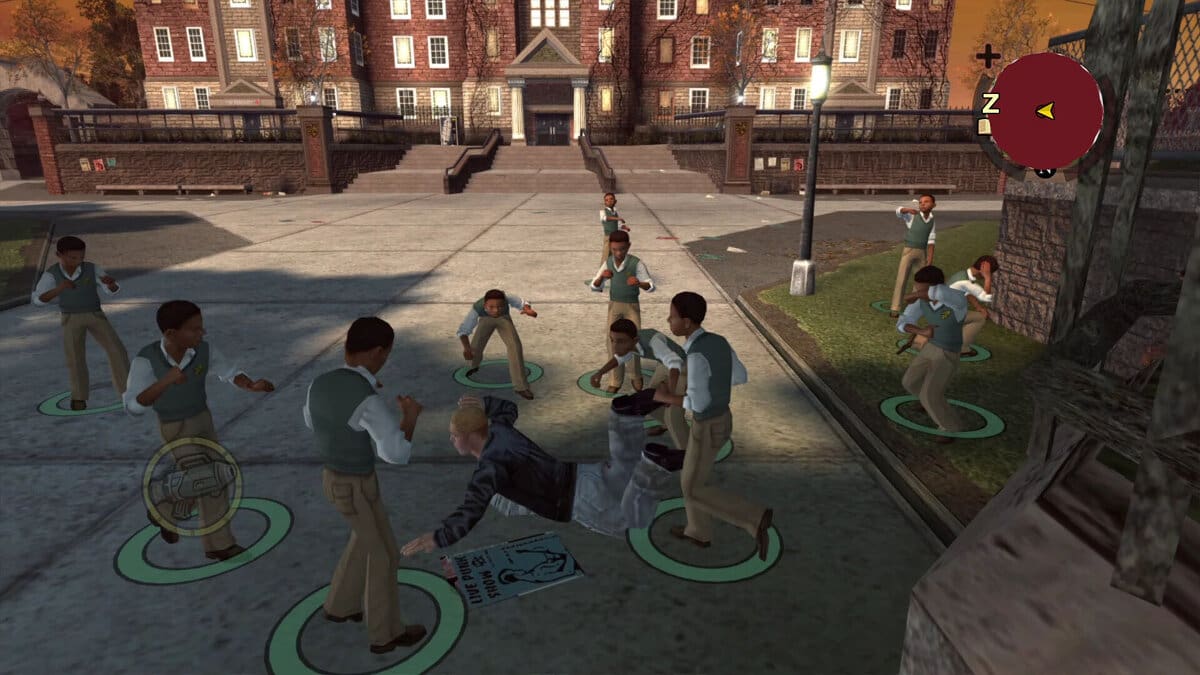Click the black plus icon above the minimap

(987, 56)
